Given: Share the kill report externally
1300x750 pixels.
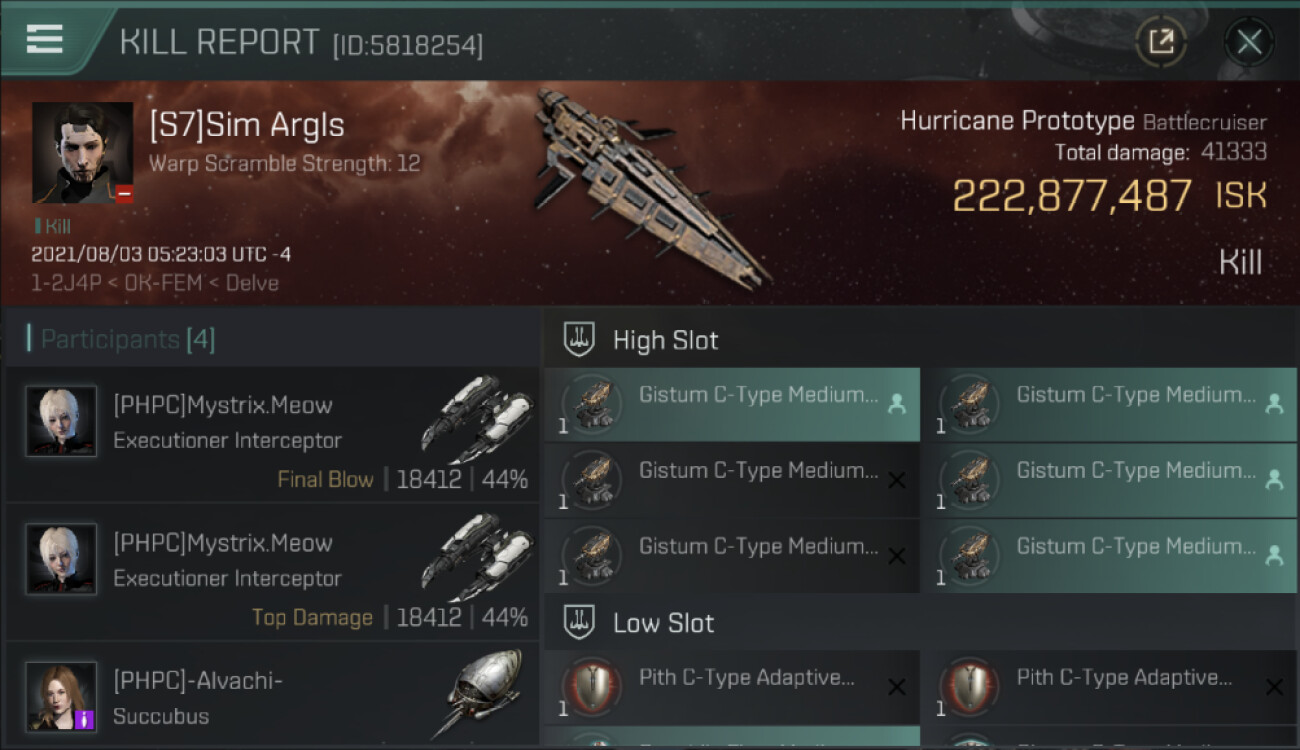Looking at the screenshot, I should pyautogui.click(x=1161, y=42).
